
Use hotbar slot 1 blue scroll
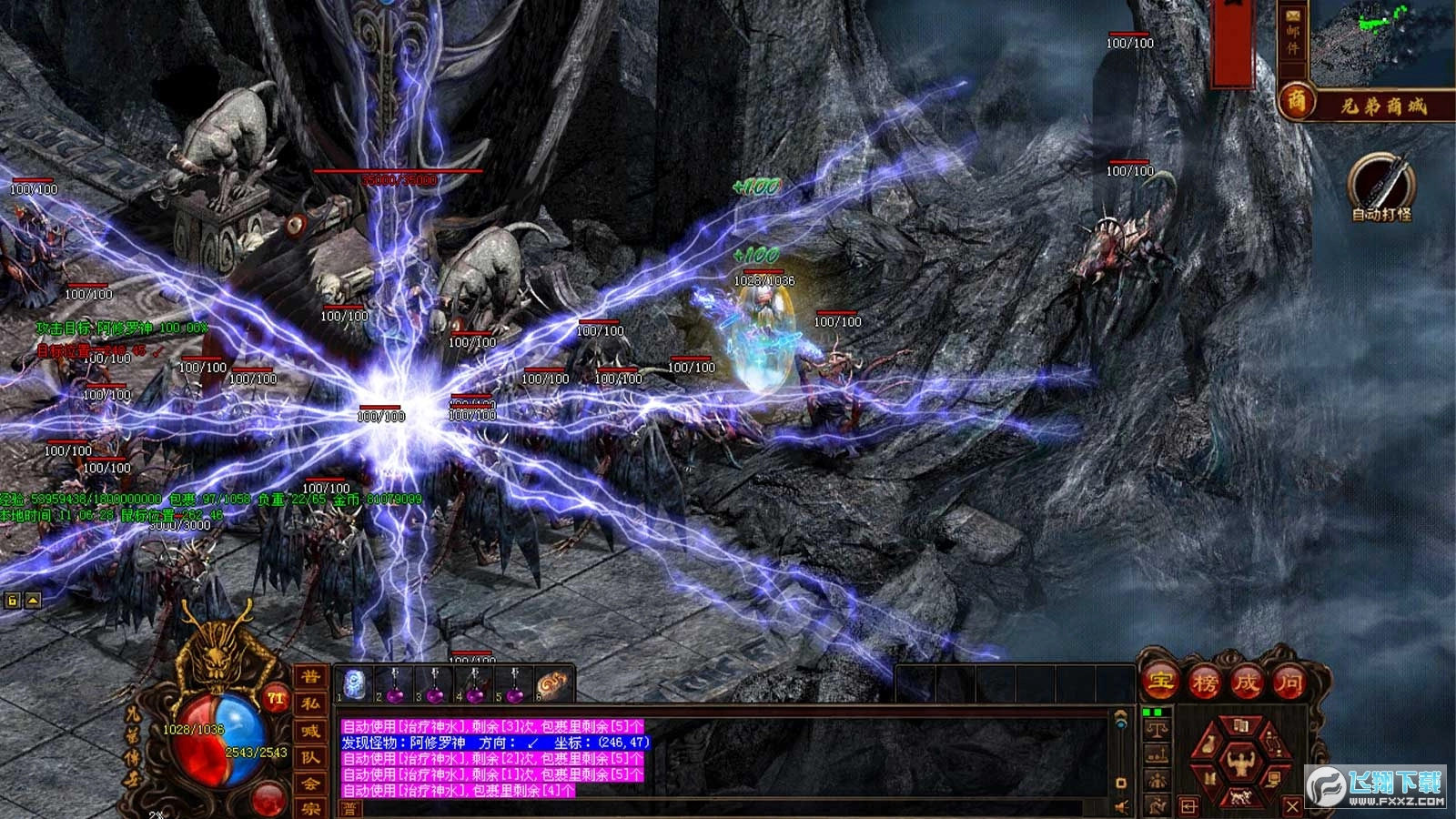354,684
